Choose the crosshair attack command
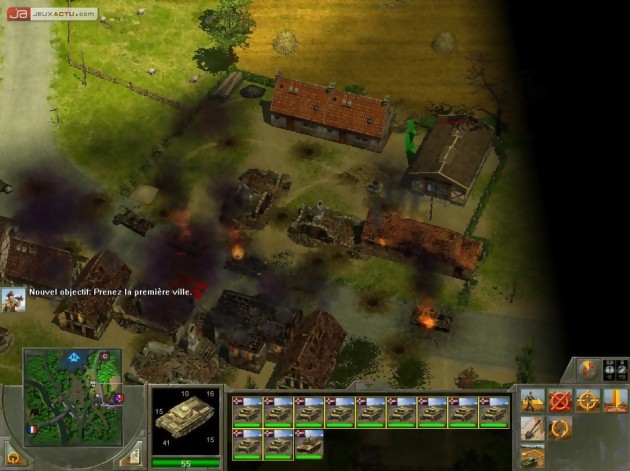The height and width of the screenshot is (471, 630). coord(587,402)
